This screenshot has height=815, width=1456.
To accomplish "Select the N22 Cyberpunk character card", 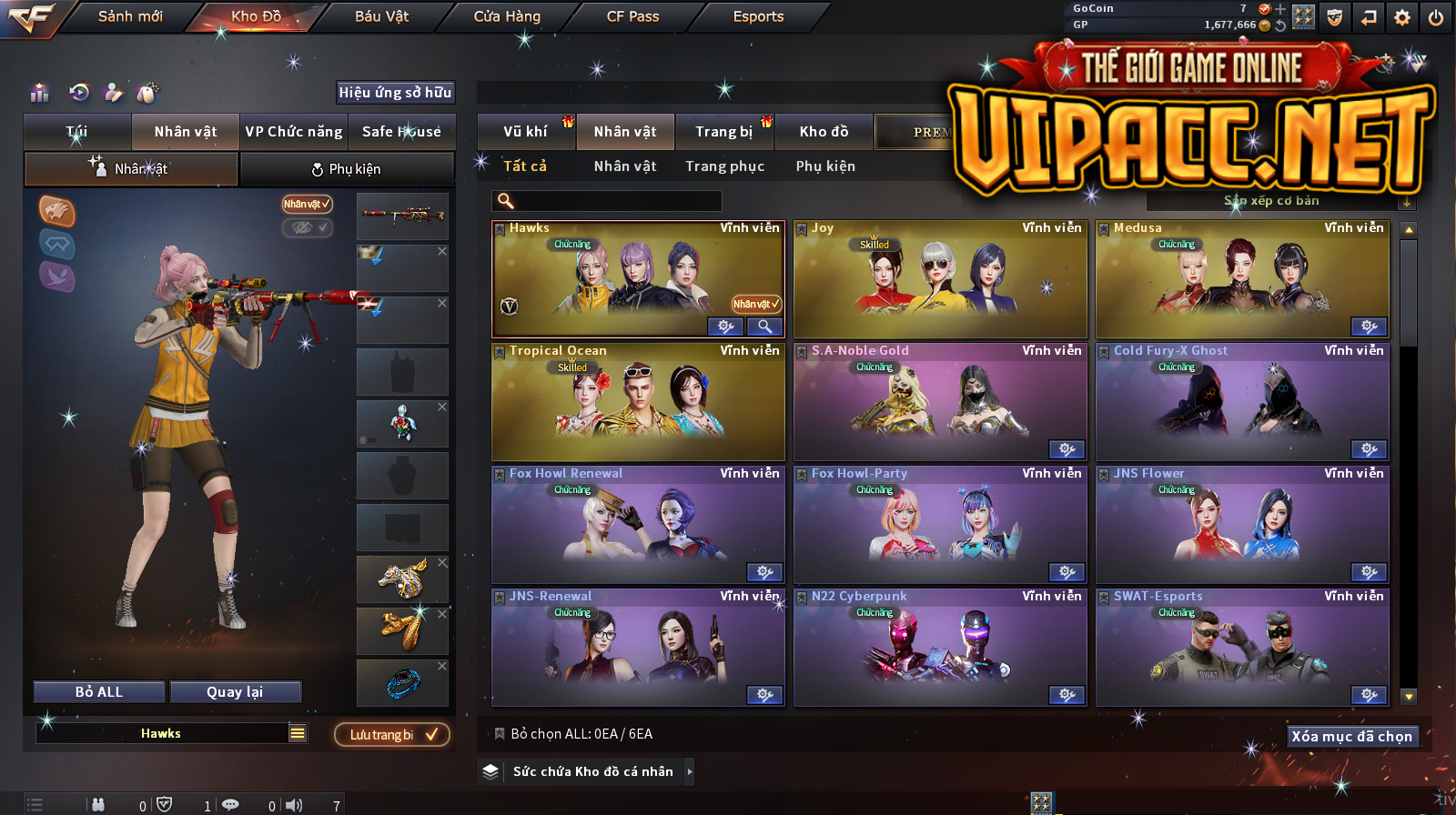I will (x=940, y=648).
